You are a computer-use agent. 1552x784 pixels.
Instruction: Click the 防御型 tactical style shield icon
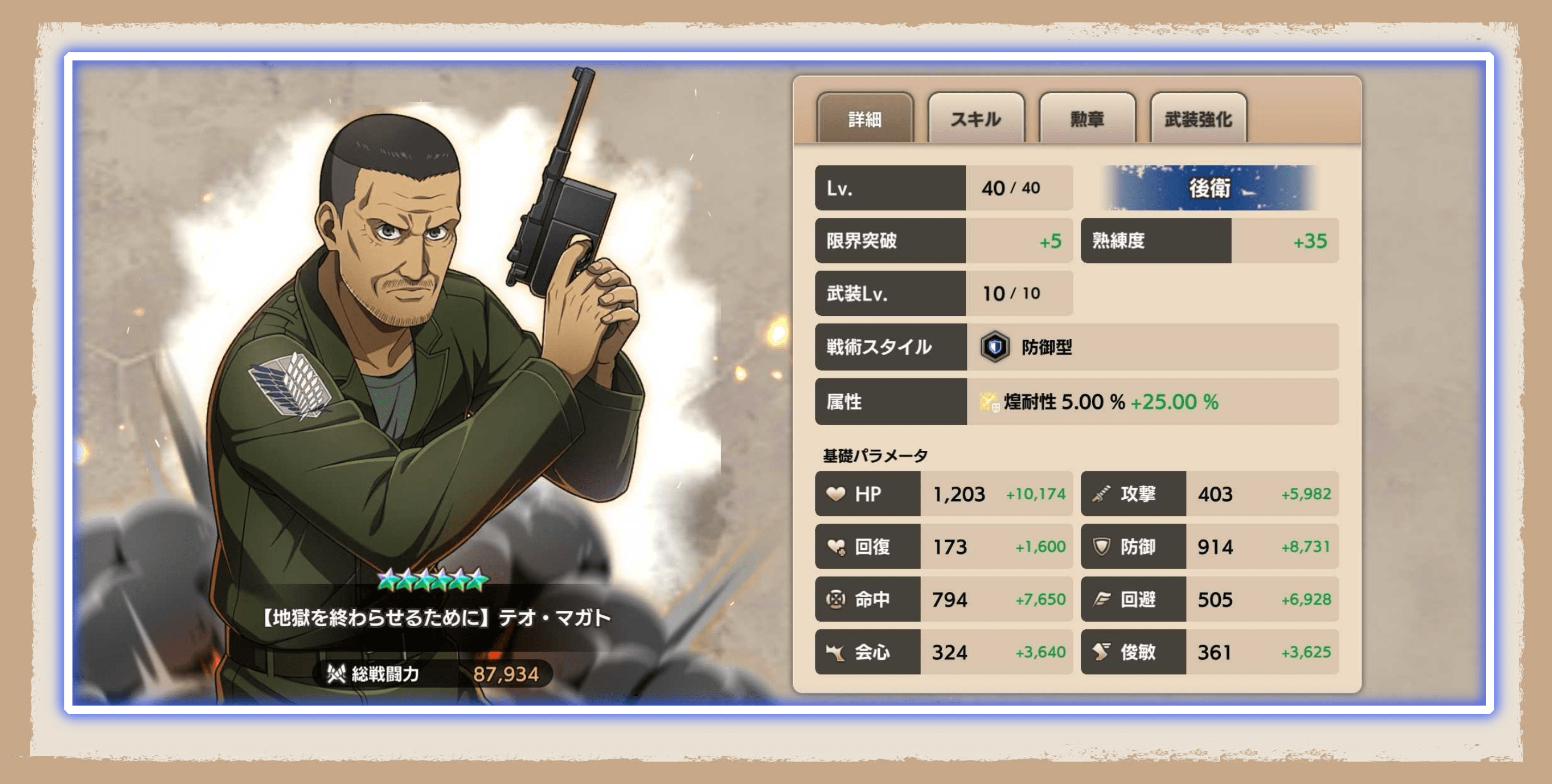[x=997, y=347]
